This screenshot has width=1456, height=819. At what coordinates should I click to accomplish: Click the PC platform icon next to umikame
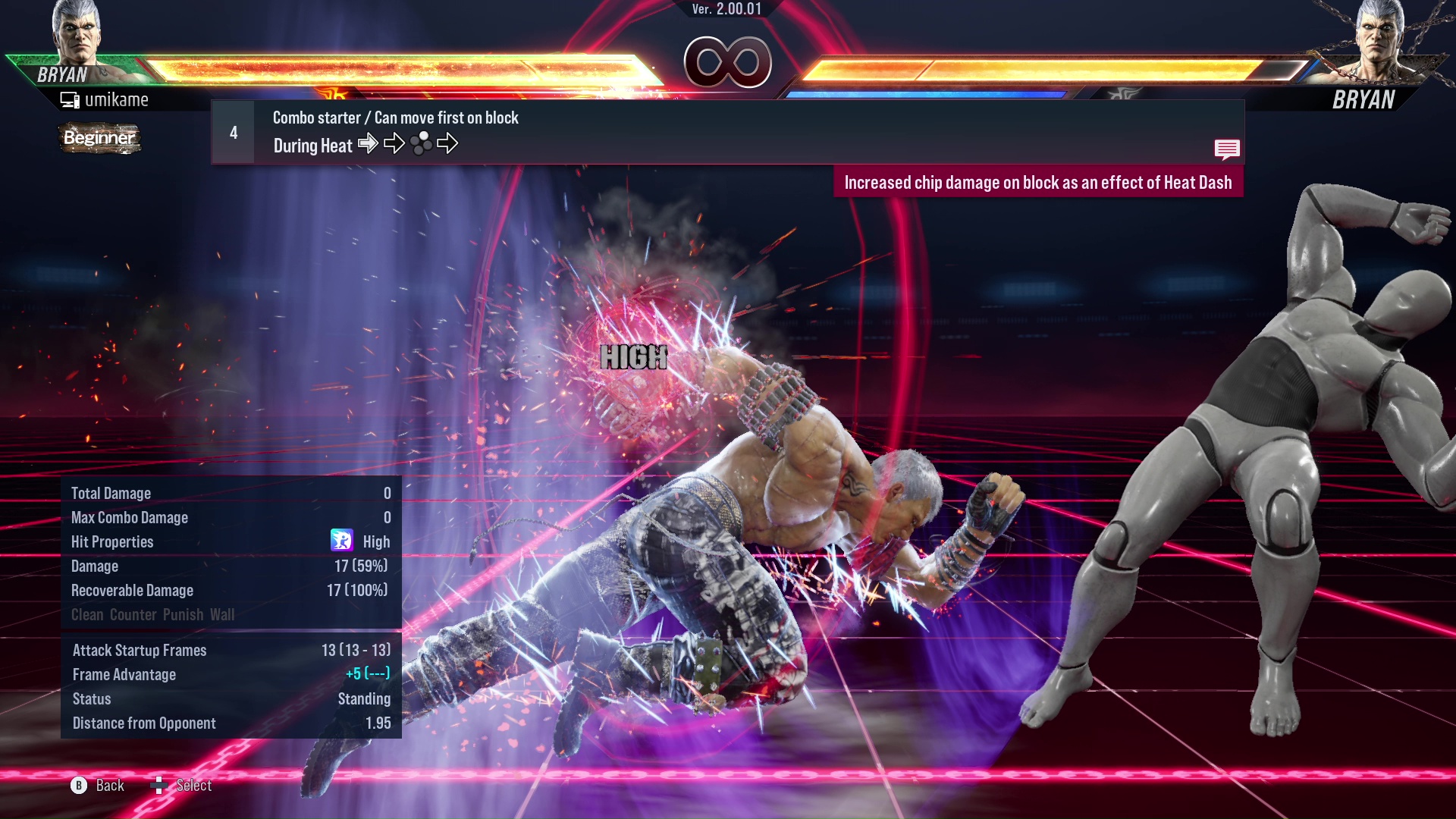[71, 99]
